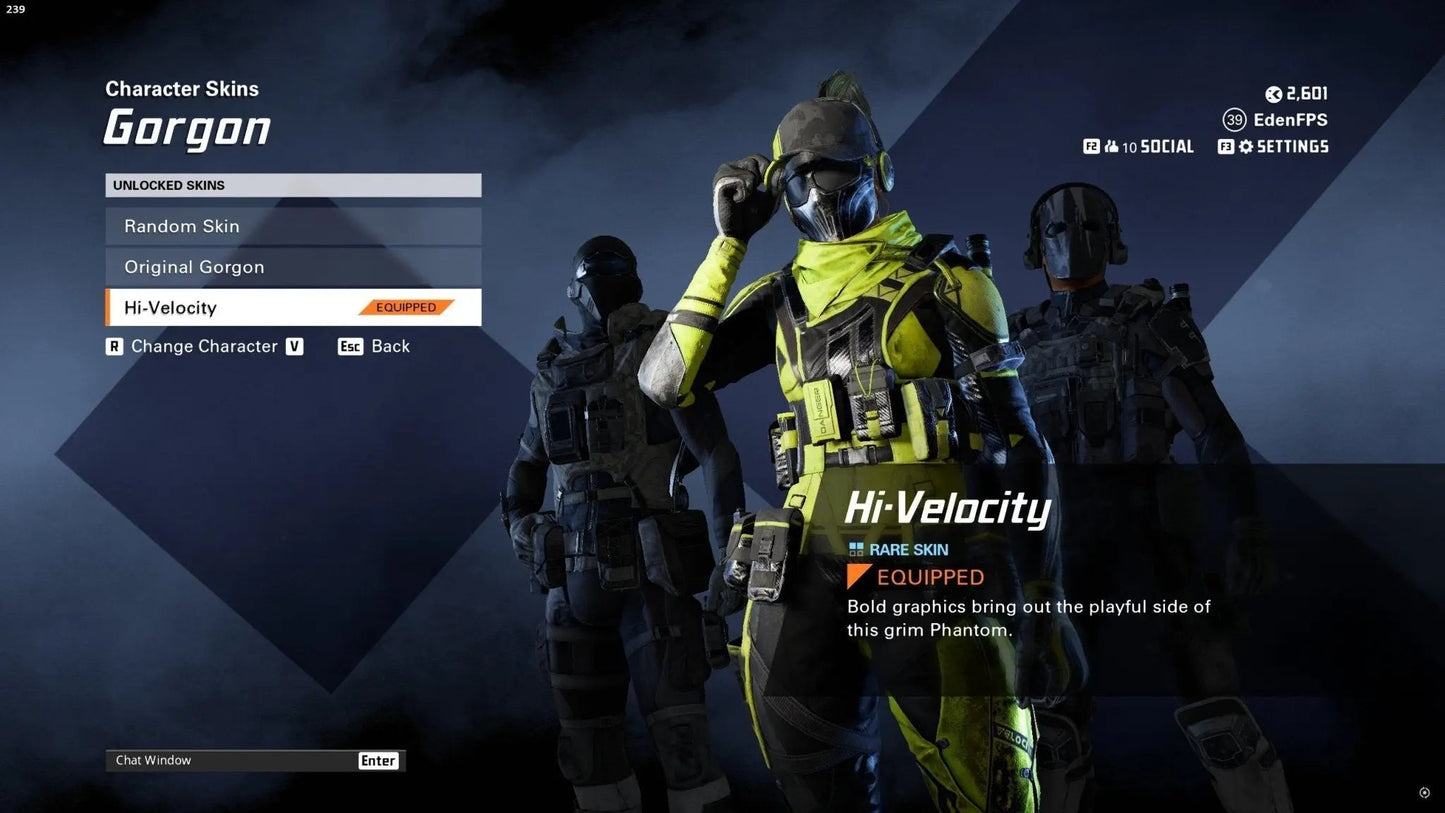Click the Unlocked Skins header
Screen dimensions: 1445x813
pyautogui.click(x=292, y=185)
